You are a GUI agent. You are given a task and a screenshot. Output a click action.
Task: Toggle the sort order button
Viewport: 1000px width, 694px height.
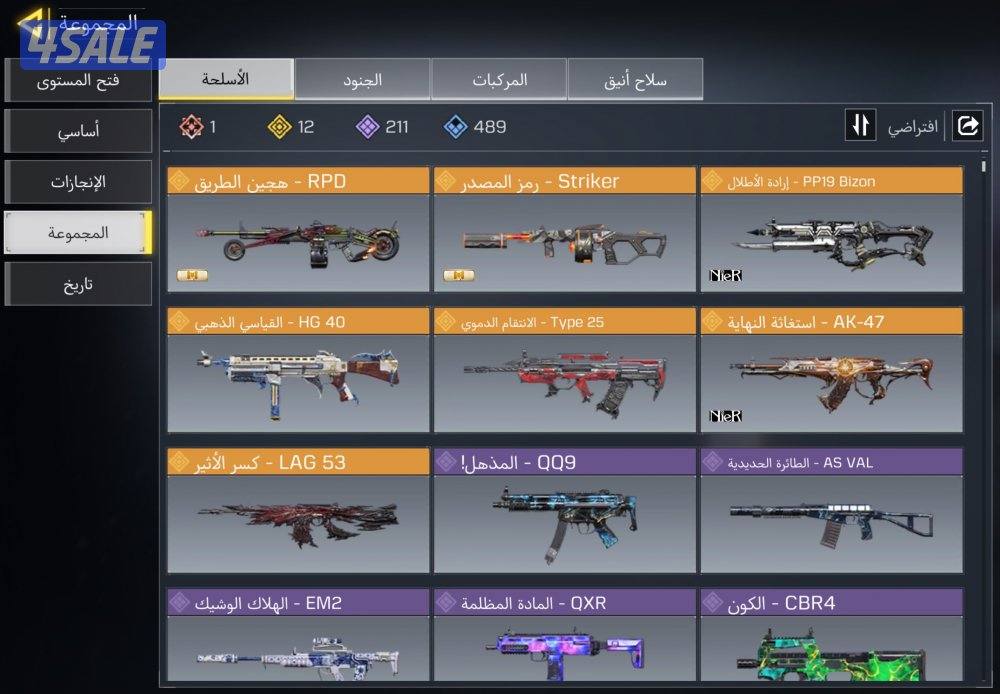[861, 126]
